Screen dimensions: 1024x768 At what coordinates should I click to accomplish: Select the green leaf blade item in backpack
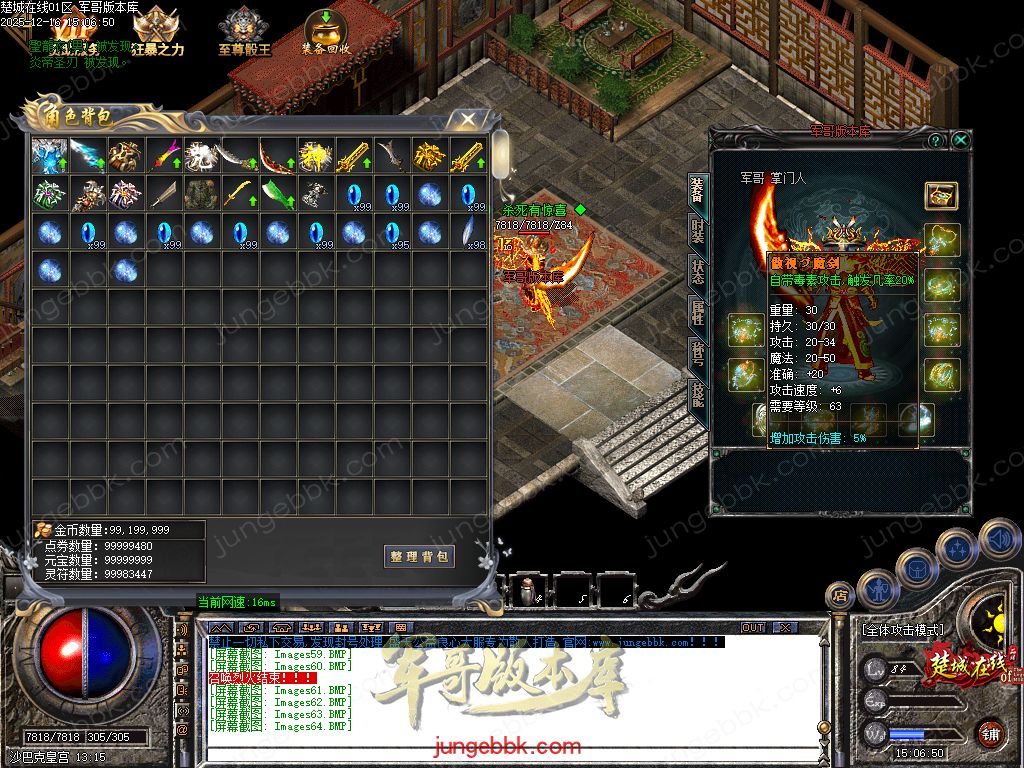(x=277, y=193)
